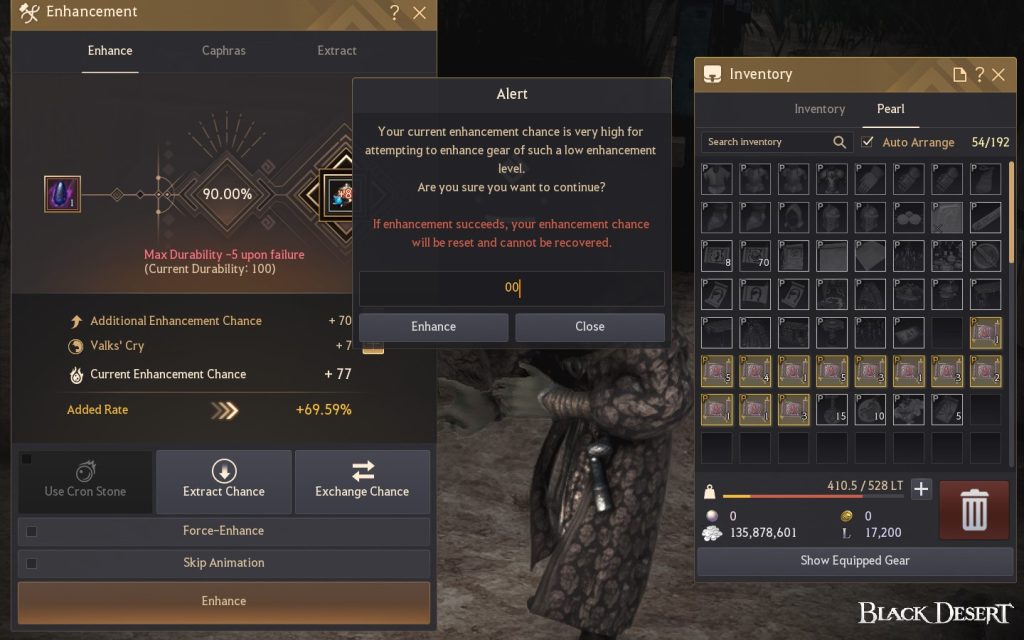
Task: Close the Enhancement window
Action: coord(419,13)
